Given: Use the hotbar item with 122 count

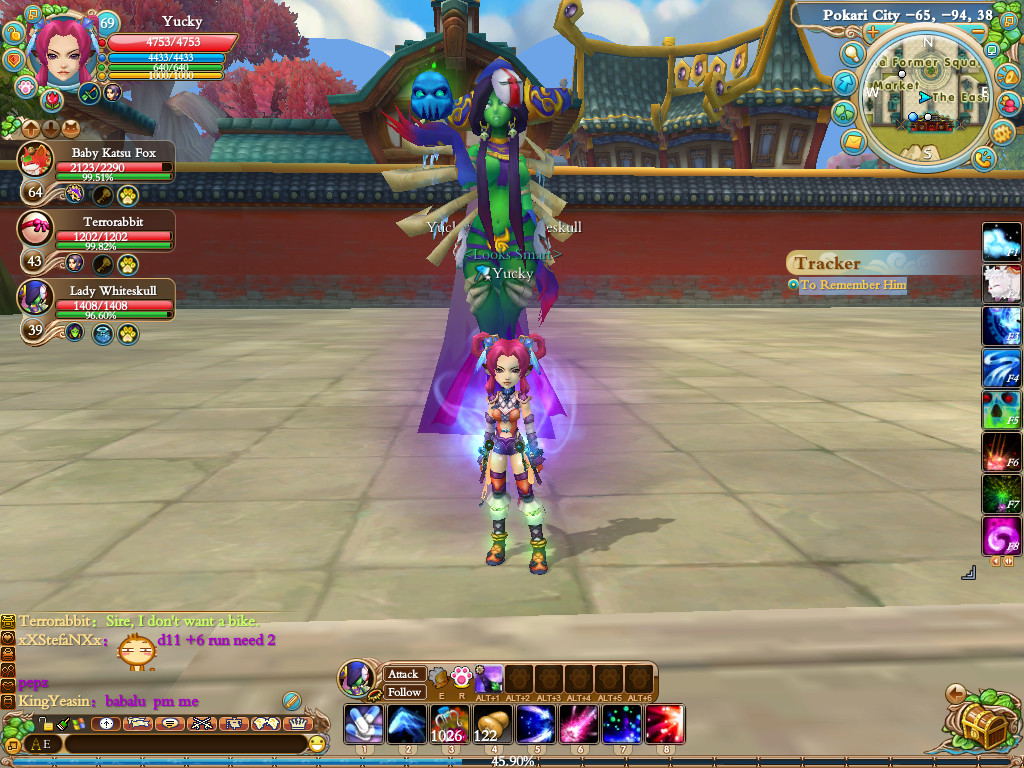Looking at the screenshot, I should coord(490,724).
